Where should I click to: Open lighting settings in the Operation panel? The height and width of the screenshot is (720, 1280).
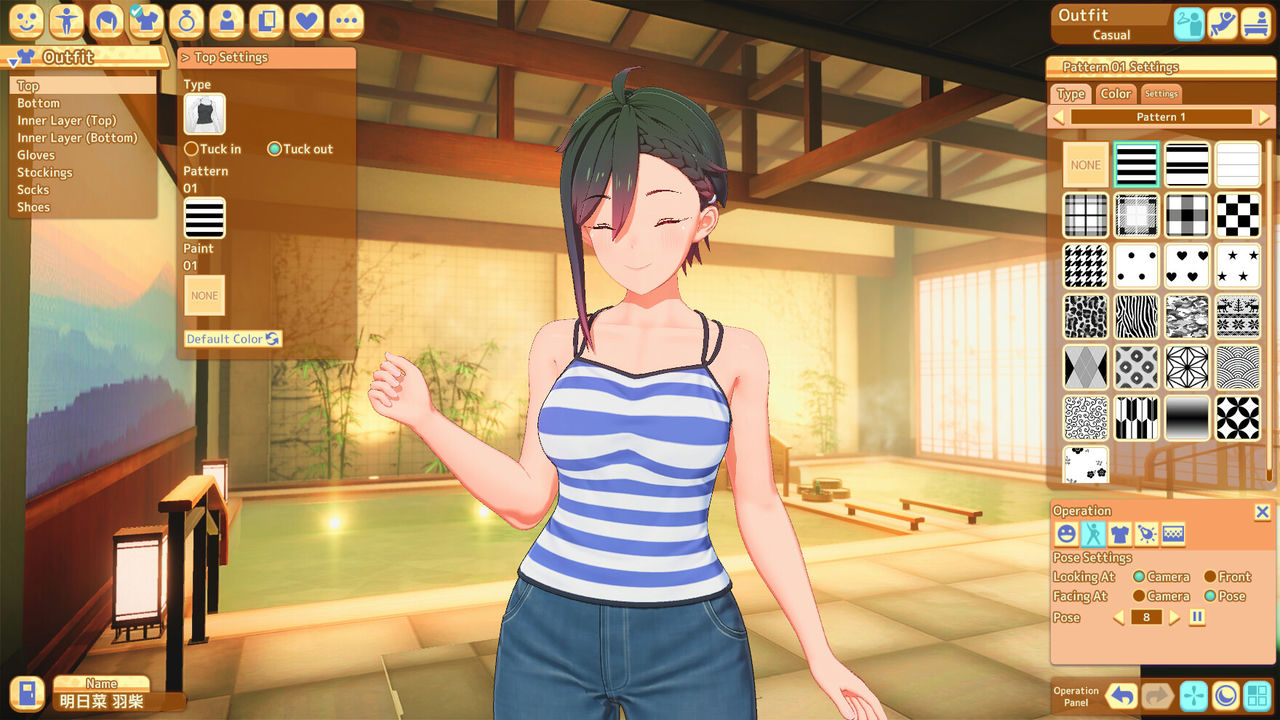click(1148, 534)
